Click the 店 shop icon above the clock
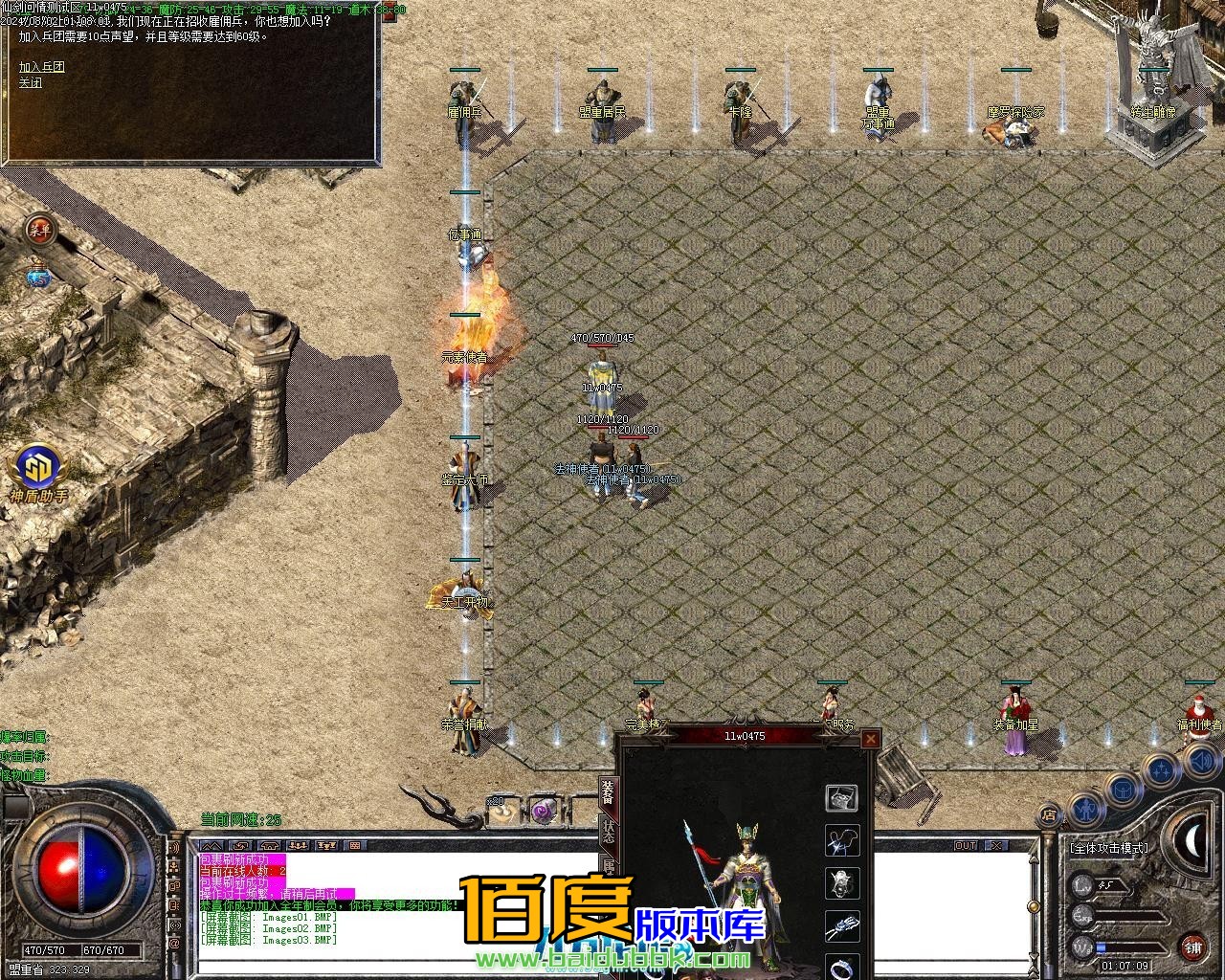The width and height of the screenshot is (1225, 980). click(1048, 813)
